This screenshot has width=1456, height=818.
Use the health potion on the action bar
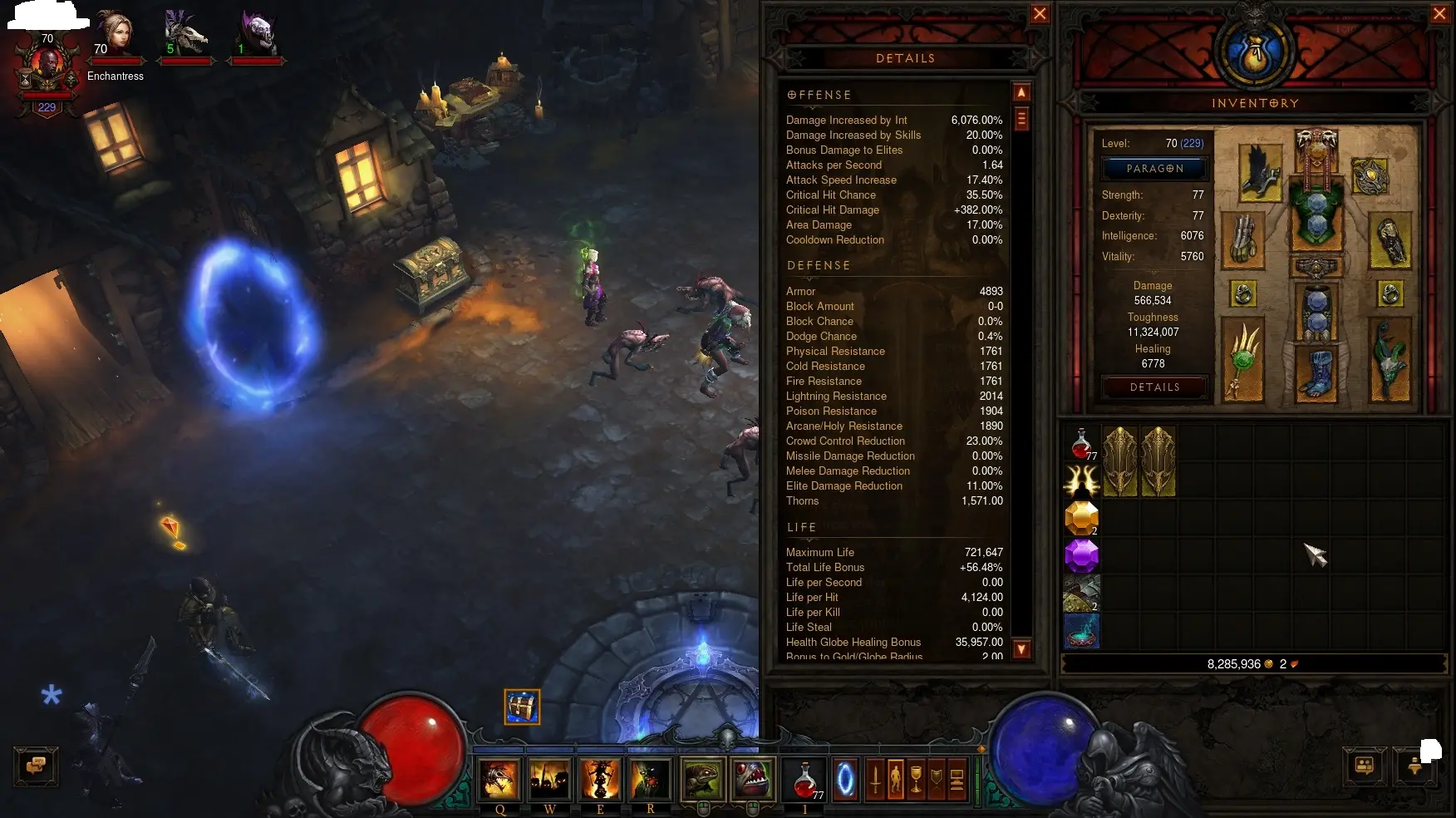point(804,780)
